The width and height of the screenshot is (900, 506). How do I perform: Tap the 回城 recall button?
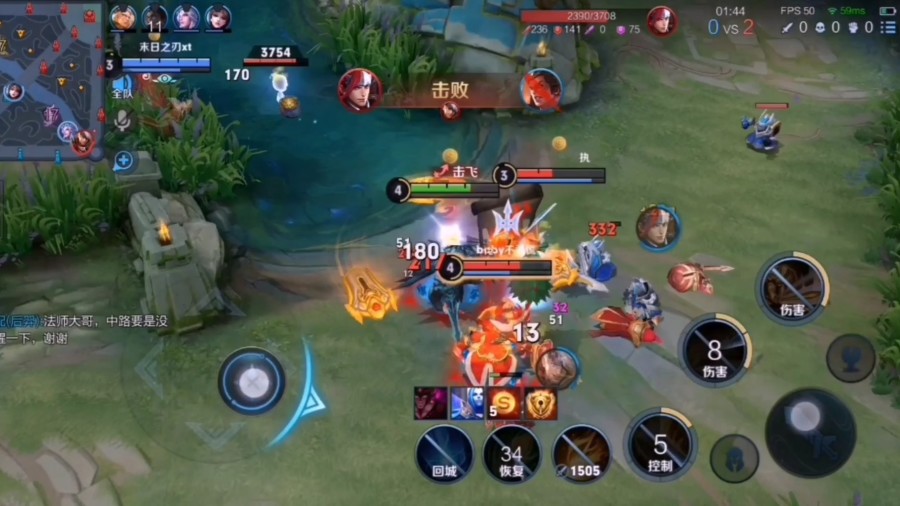click(x=444, y=453)
